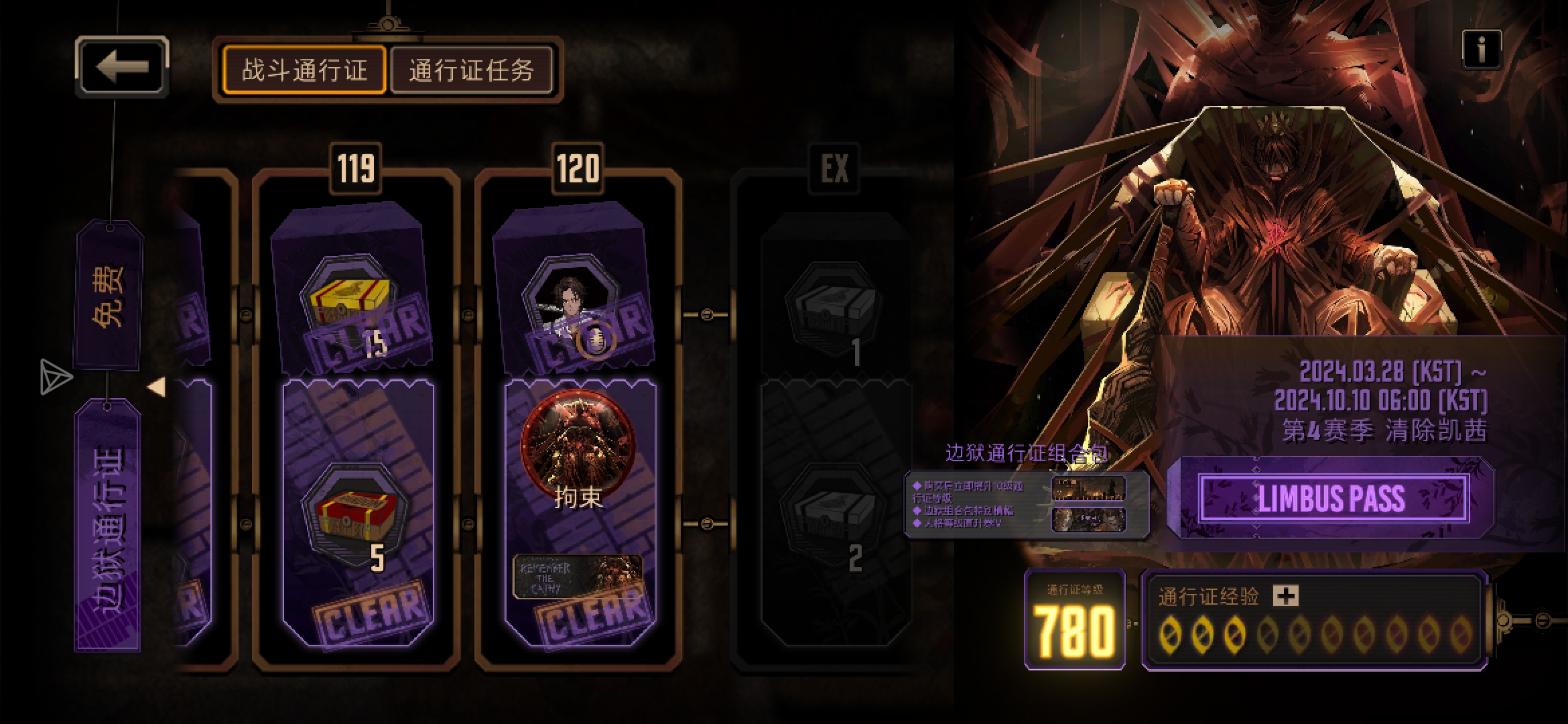Open the info panel icon
Screen dimensions: 1568x724
coord(1481,49)
